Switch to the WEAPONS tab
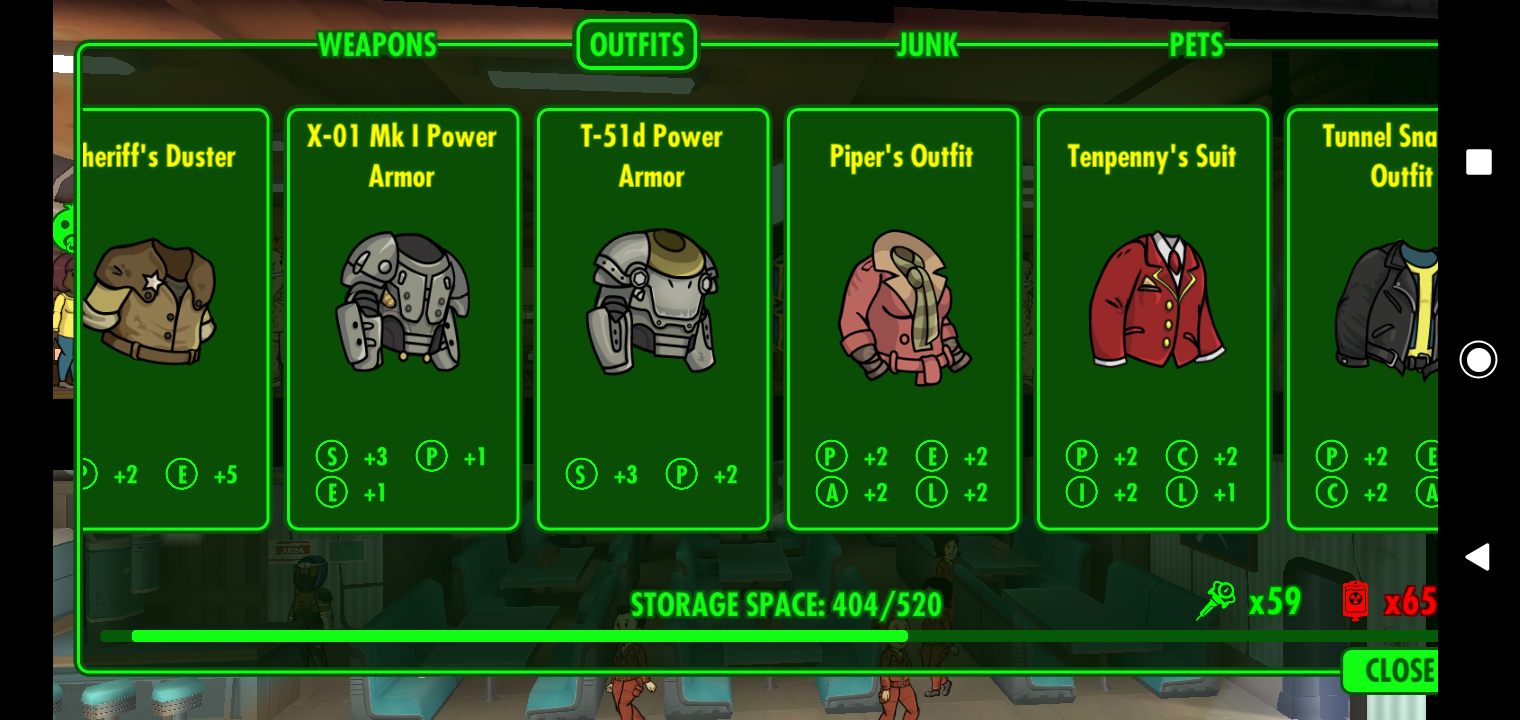 (376, 44)
